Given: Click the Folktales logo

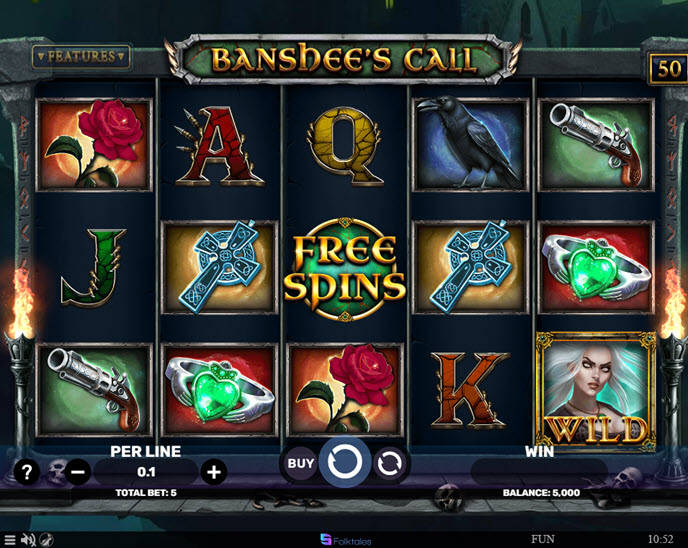Looking at the screenshot, I should [x=345, y=540].
